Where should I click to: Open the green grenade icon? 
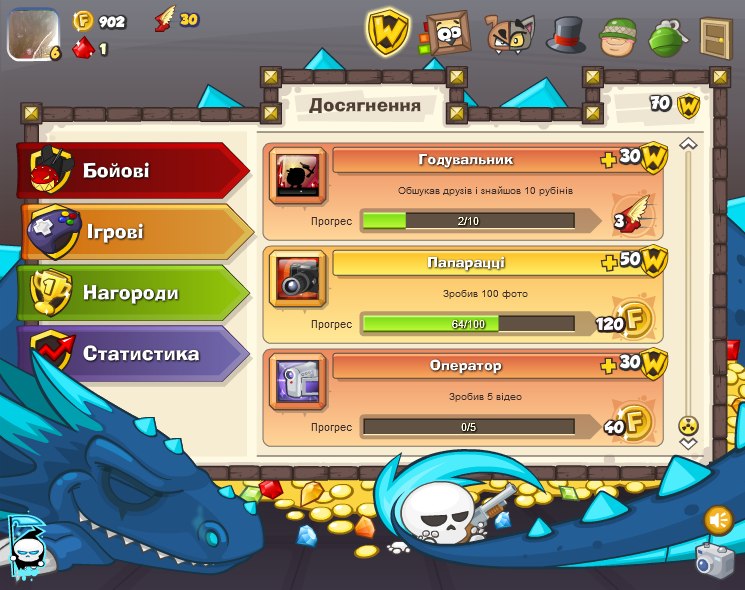[666, 36]
